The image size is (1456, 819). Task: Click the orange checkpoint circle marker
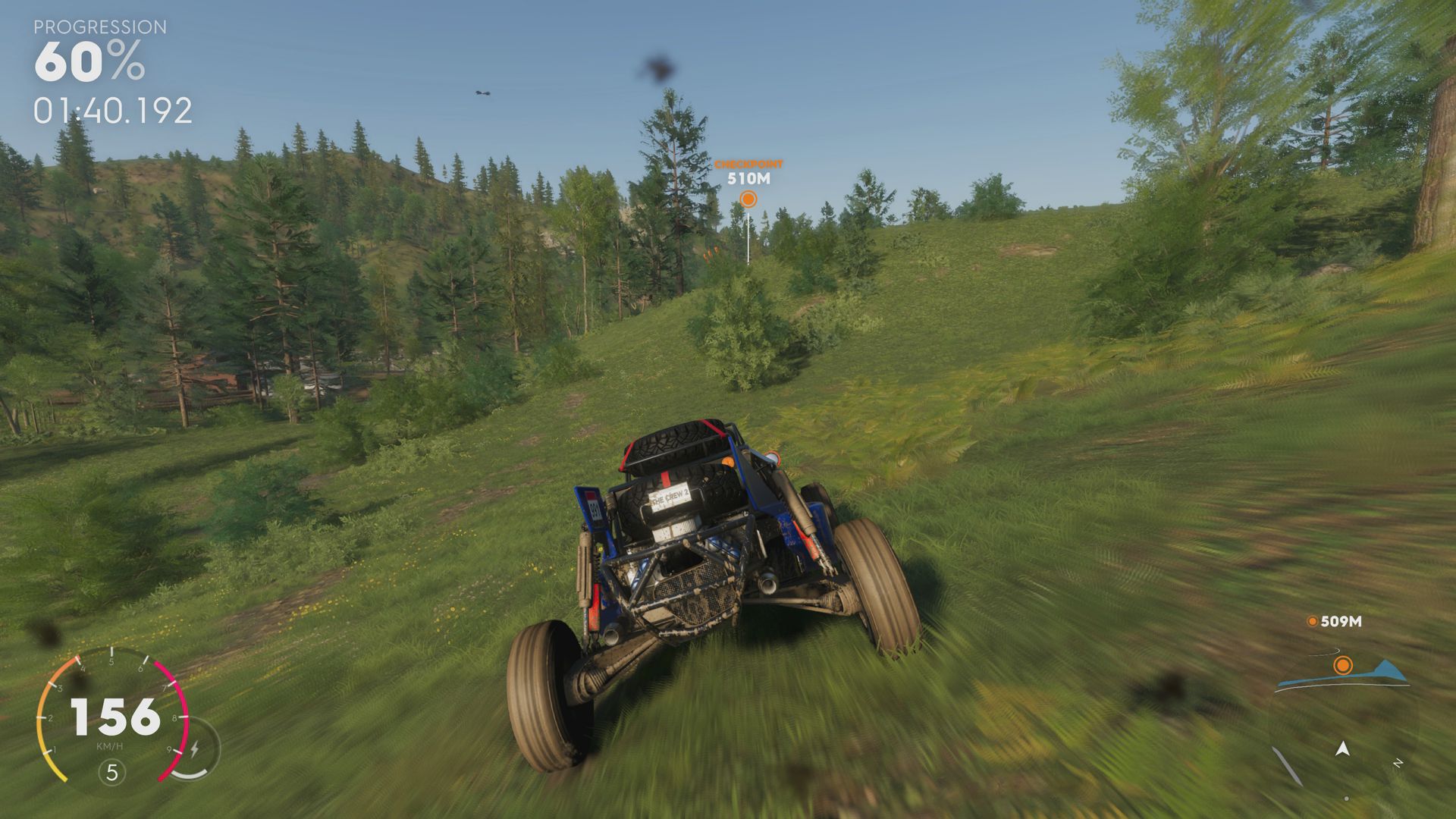(749, 199)
